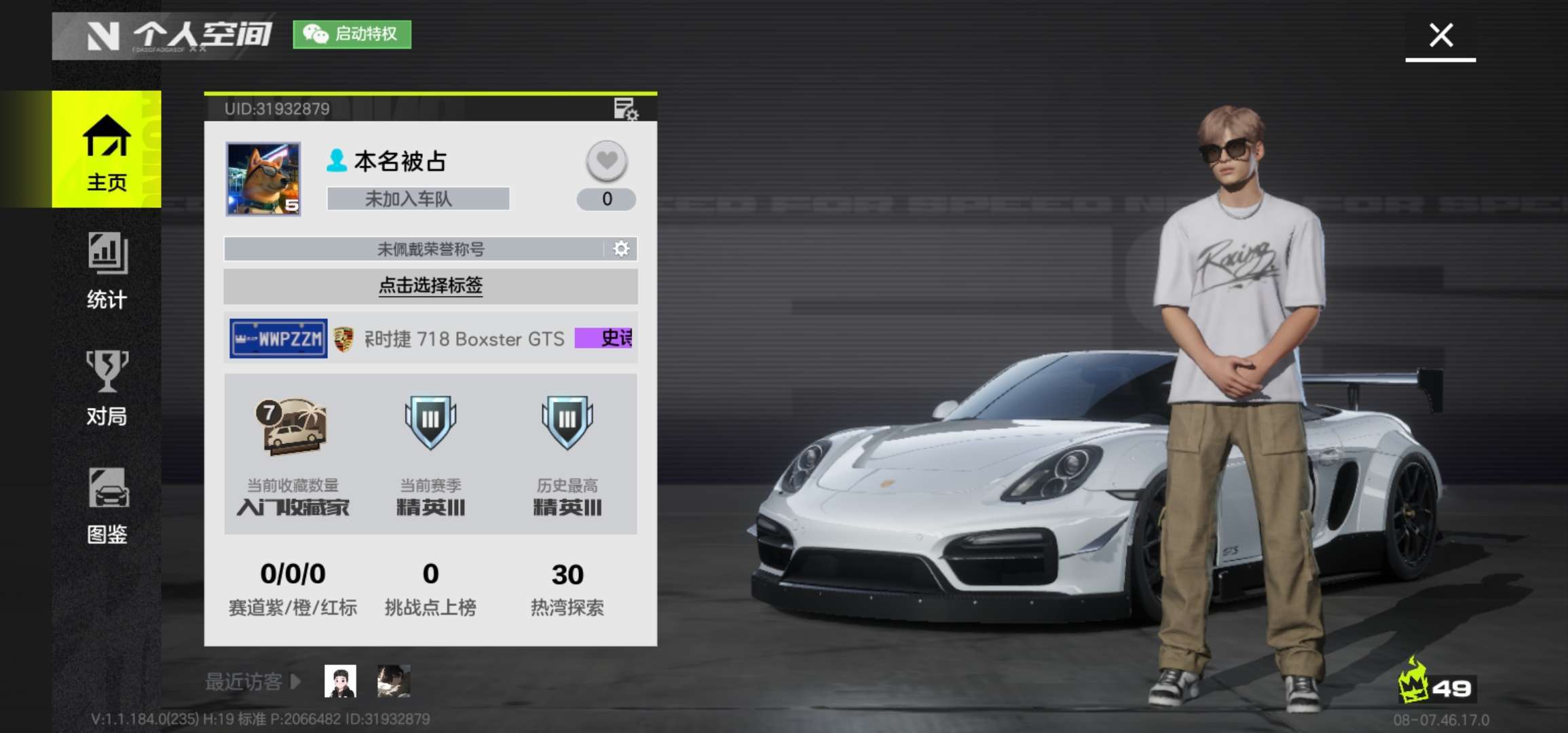Close the personal space screen
Image resolution: width=1568 pixels, height=733 pixels.
point(1440,35)
